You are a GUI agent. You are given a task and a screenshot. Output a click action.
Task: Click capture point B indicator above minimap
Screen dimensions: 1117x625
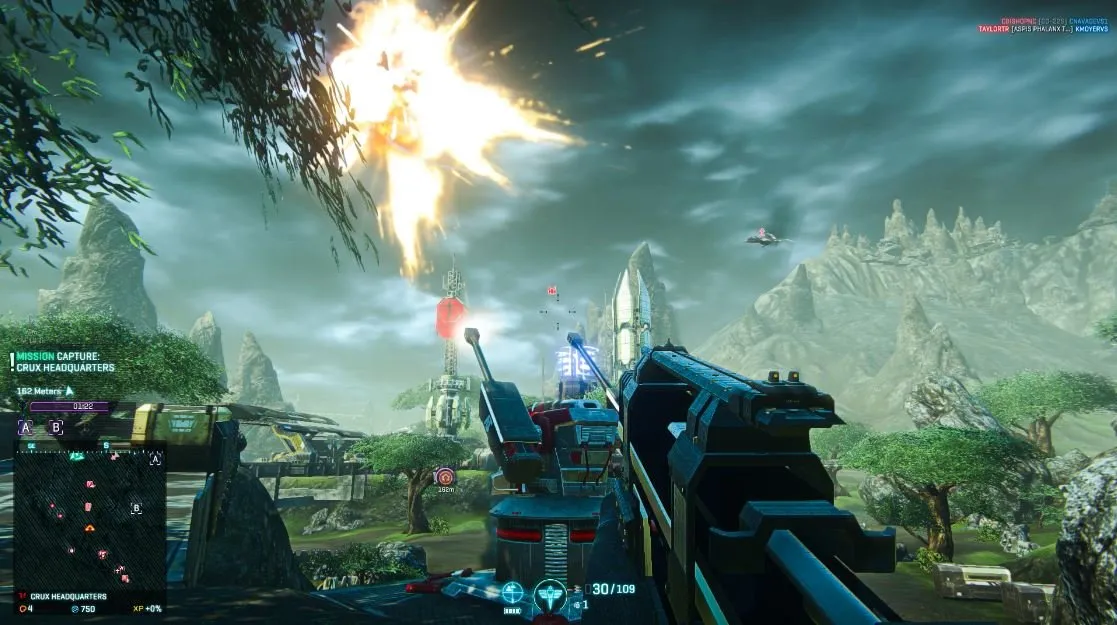coord(57,428)
